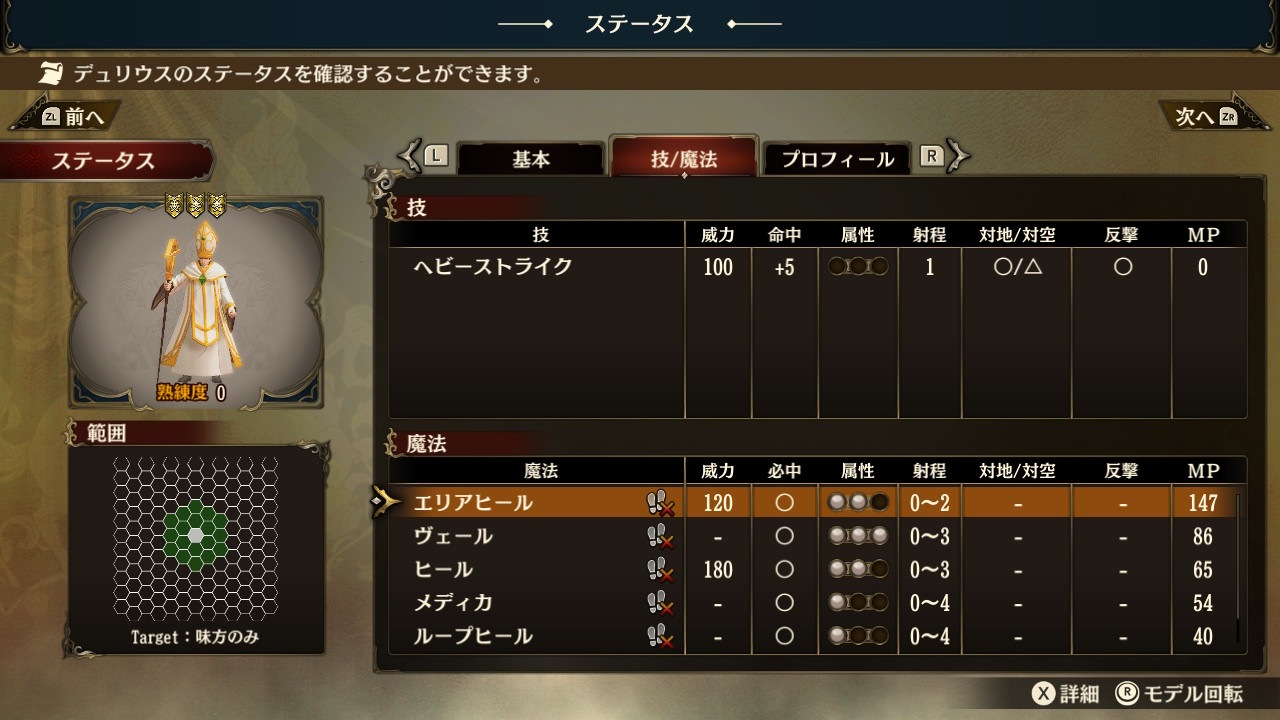Switch to the 基本 tab
This screenshot has height=720, width=1280.
[531, 160]
